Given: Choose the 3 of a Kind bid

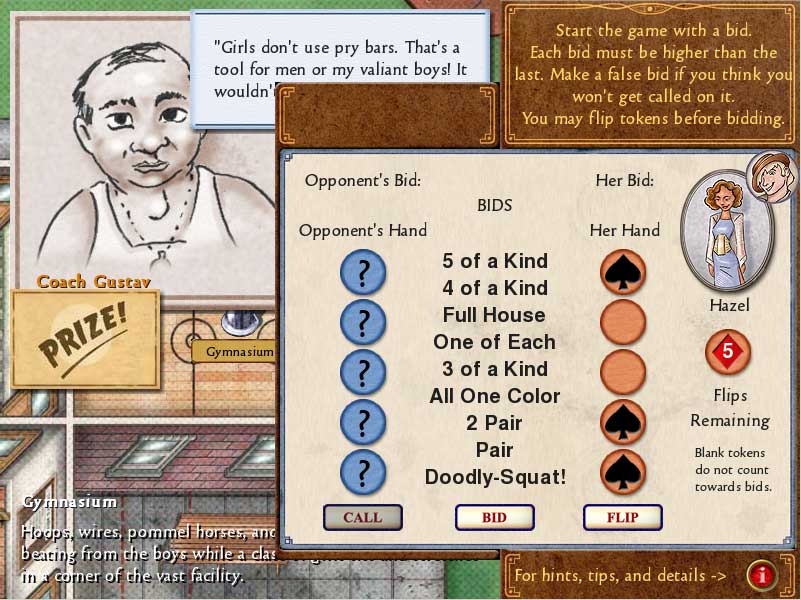Looking at the screenshot, I should pos(495,369).
